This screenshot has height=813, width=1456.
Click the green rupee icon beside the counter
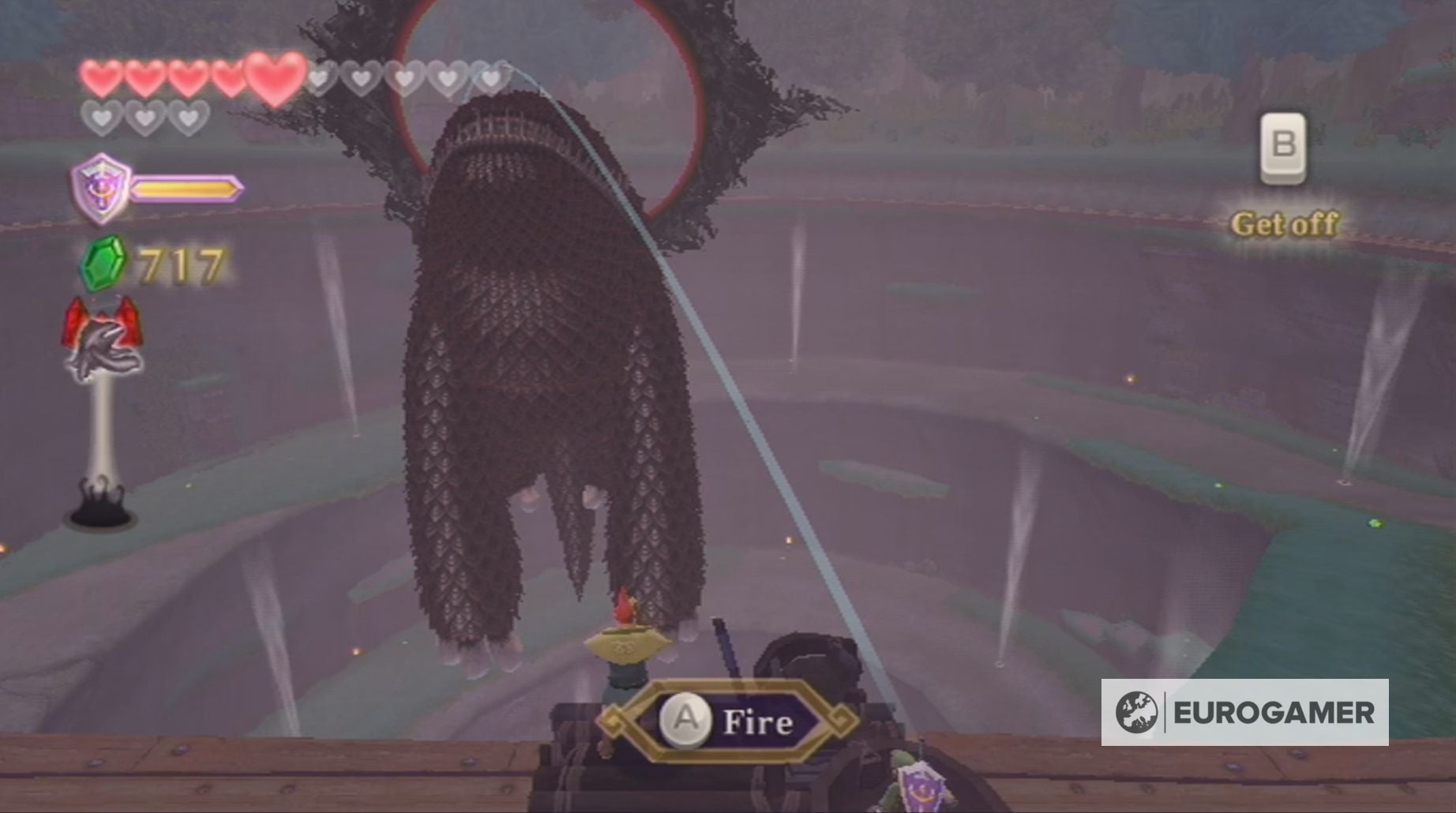(103, 260)
